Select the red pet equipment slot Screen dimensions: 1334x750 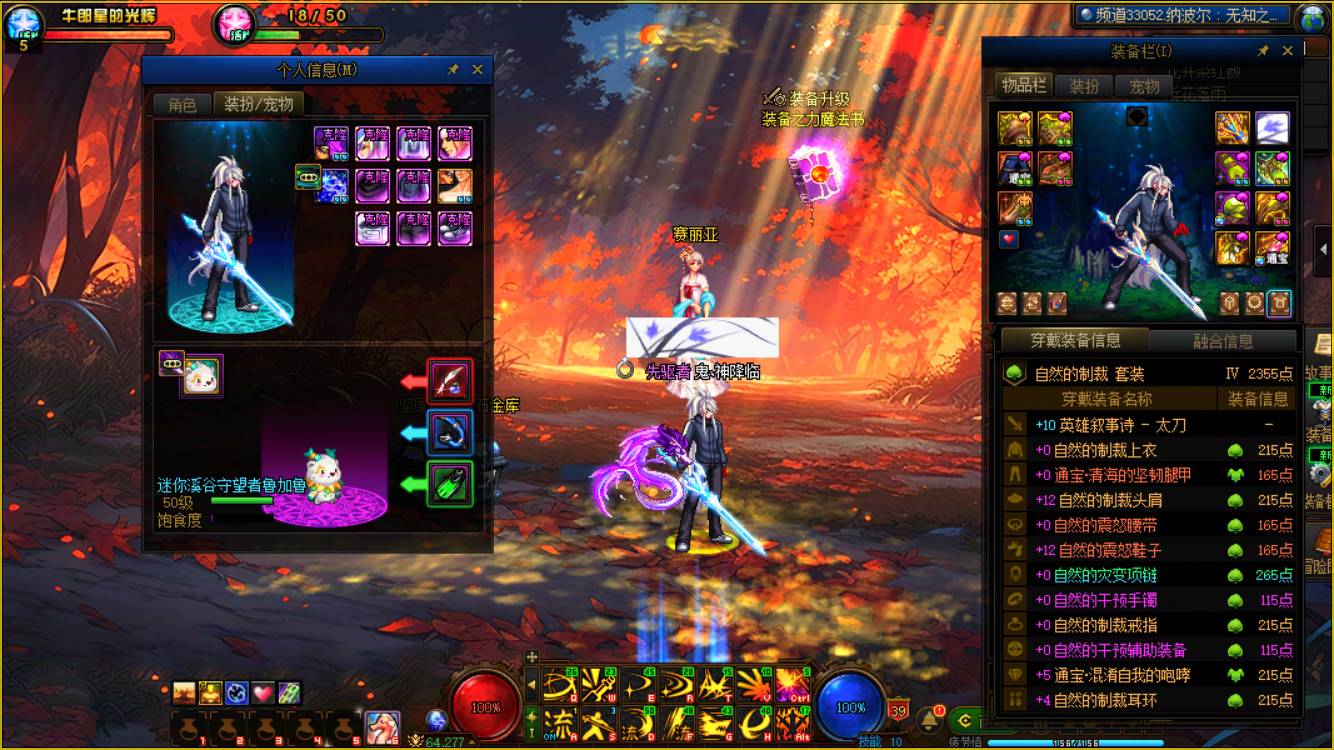coord(449,382)
